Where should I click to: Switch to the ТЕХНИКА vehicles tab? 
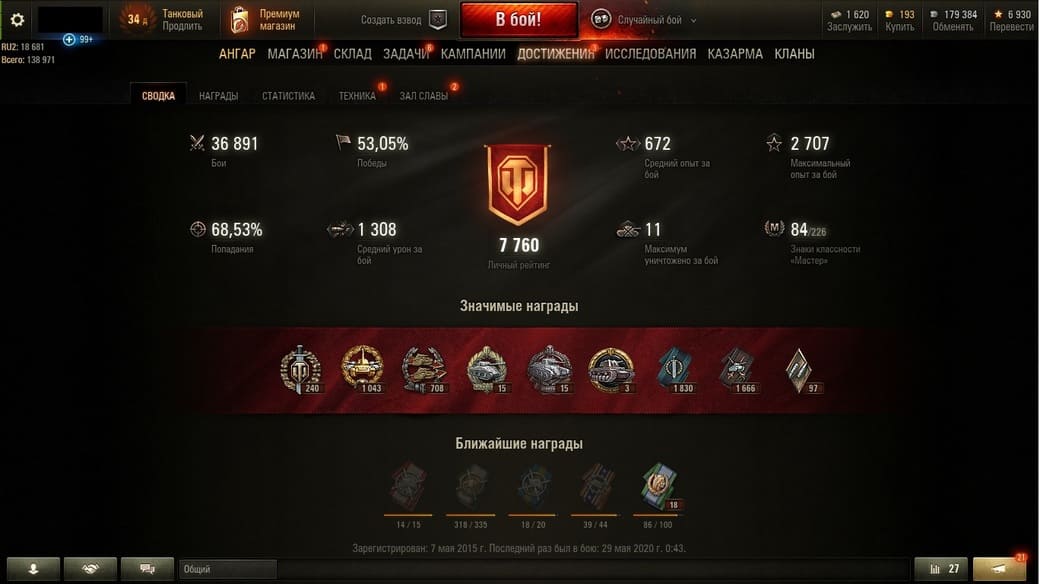tap(357, 96)
